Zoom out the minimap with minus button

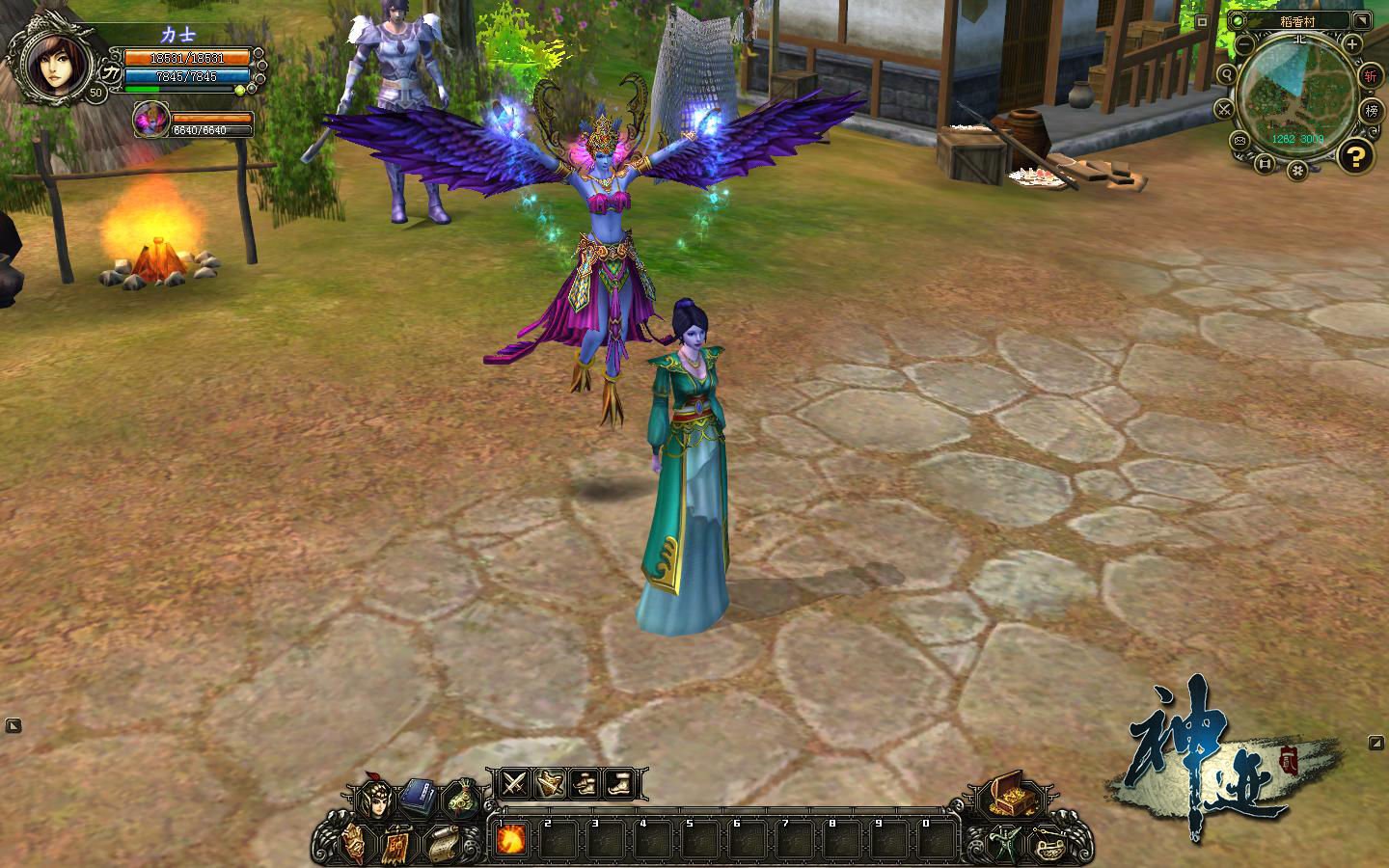[1244, 45]
